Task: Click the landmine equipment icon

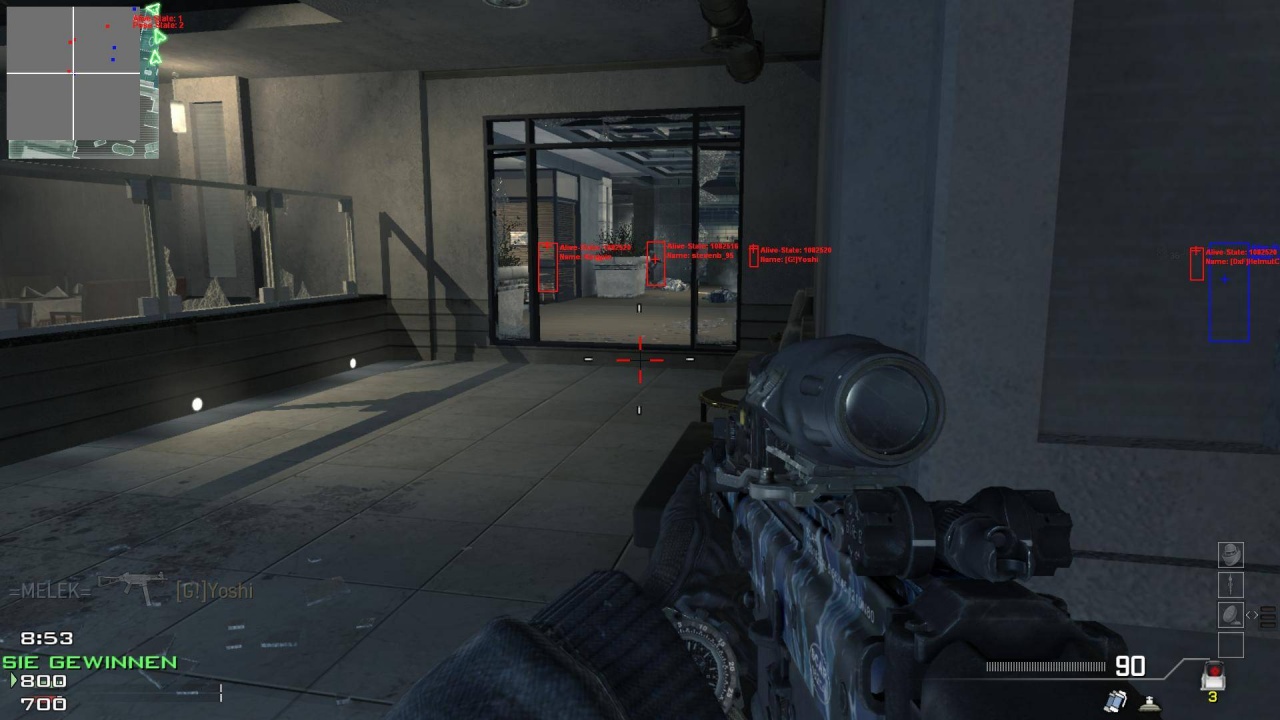Action: pyautogui.click(x=1151, y=703)
